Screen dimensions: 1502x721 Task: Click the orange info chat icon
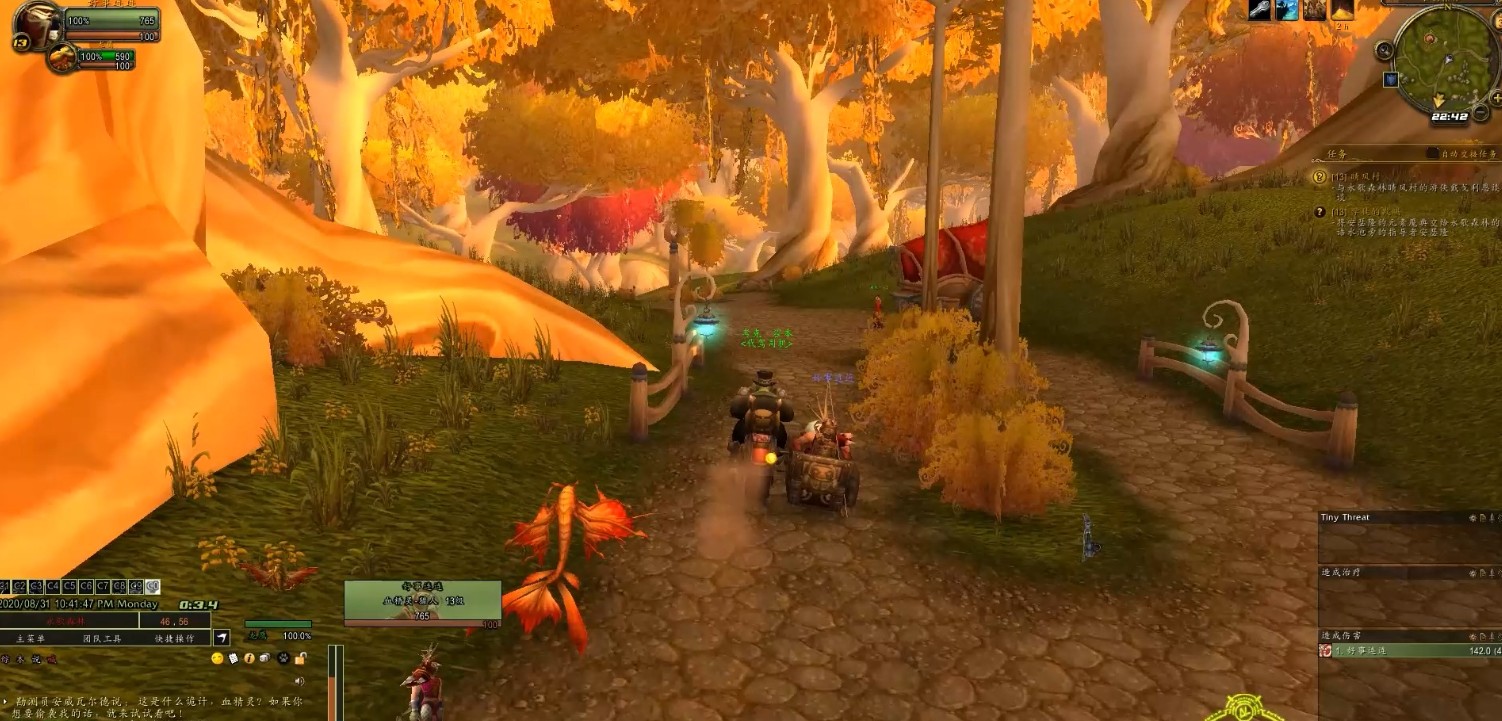pos(249,658)
